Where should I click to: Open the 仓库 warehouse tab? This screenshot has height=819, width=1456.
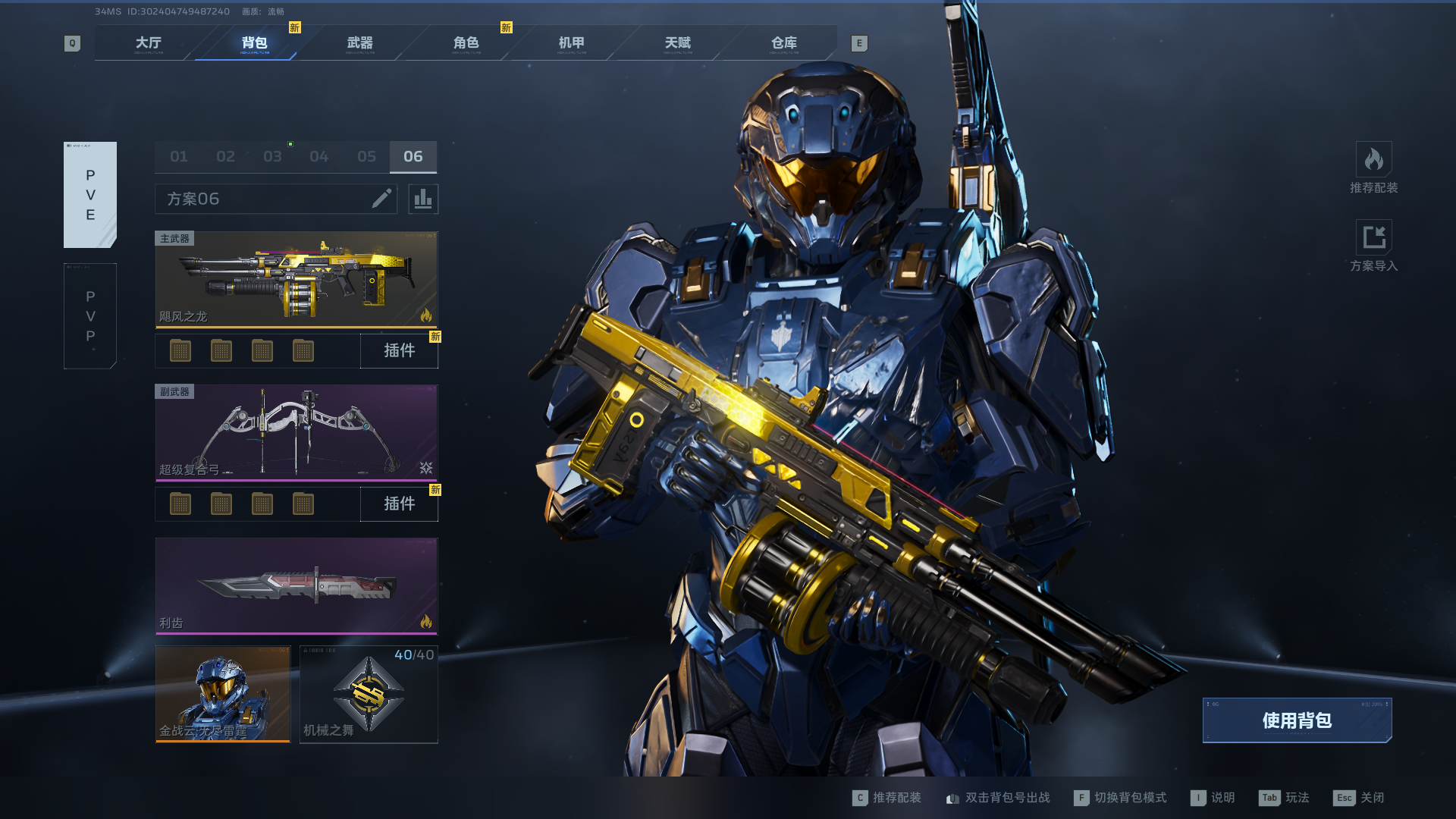[x=784, y=43]
